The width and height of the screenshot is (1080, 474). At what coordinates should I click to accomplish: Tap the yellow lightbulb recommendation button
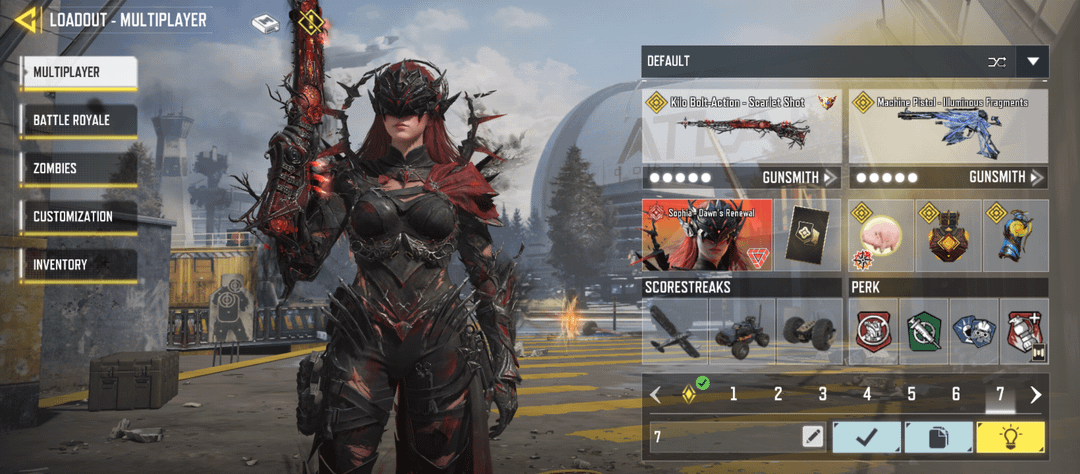pos(1011,436)
